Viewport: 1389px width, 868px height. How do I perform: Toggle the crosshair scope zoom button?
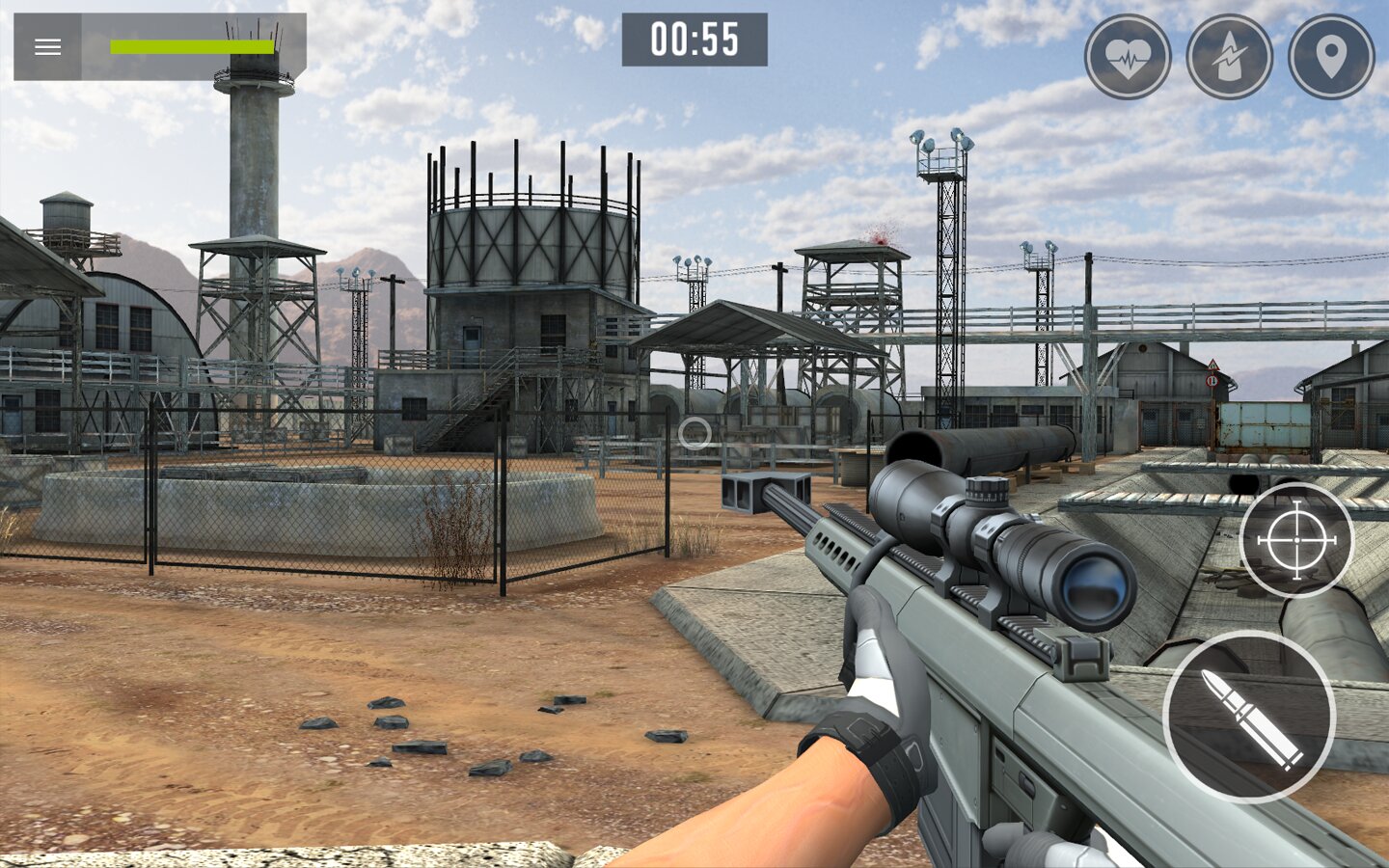[1296, 540]
